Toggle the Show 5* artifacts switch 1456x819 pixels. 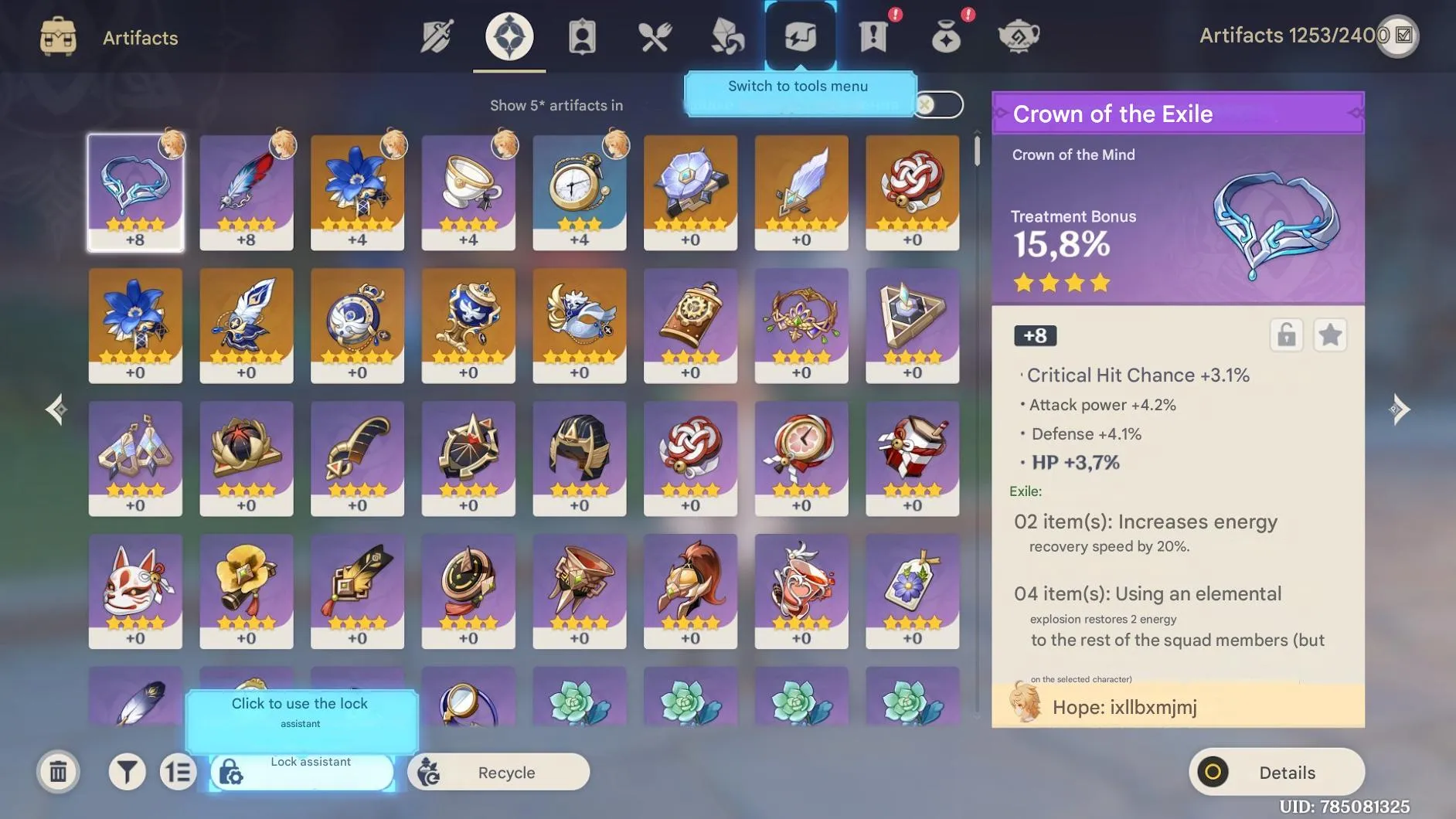[x=939, y=104]
